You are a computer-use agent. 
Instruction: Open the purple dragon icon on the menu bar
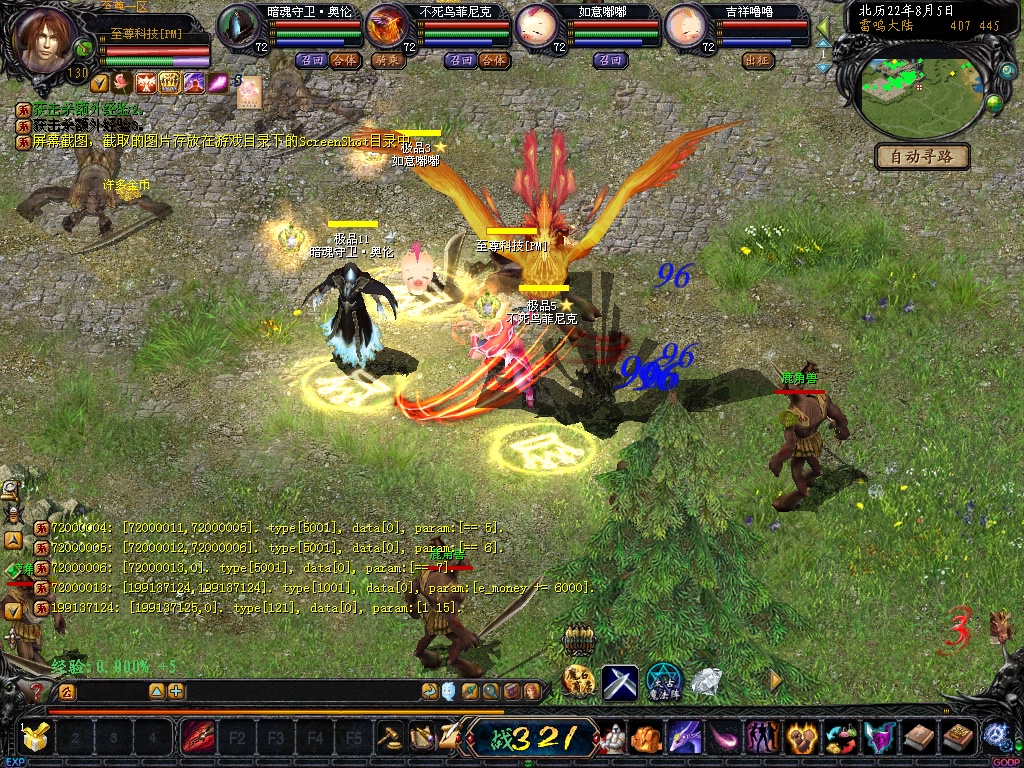(685, 739)
